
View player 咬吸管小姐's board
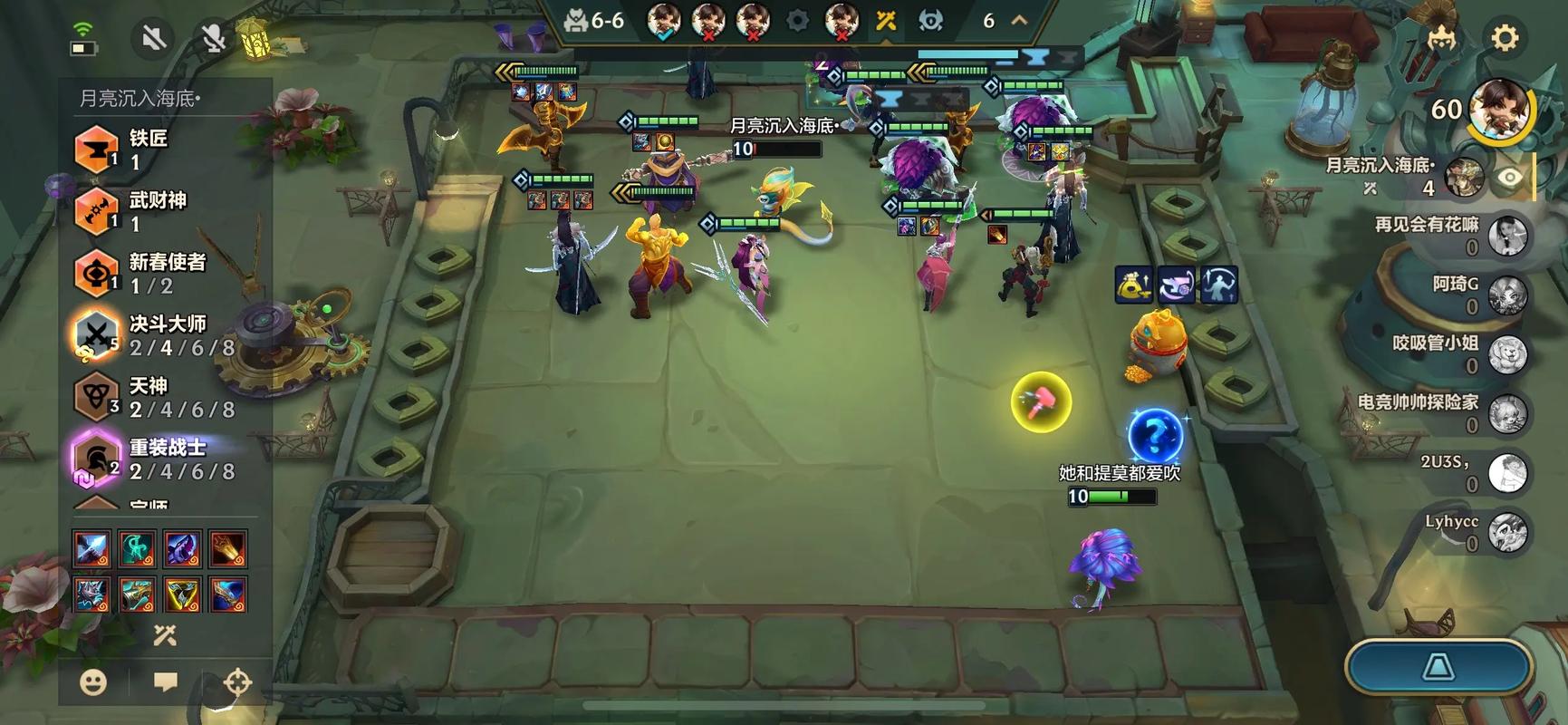point(1507,354)
